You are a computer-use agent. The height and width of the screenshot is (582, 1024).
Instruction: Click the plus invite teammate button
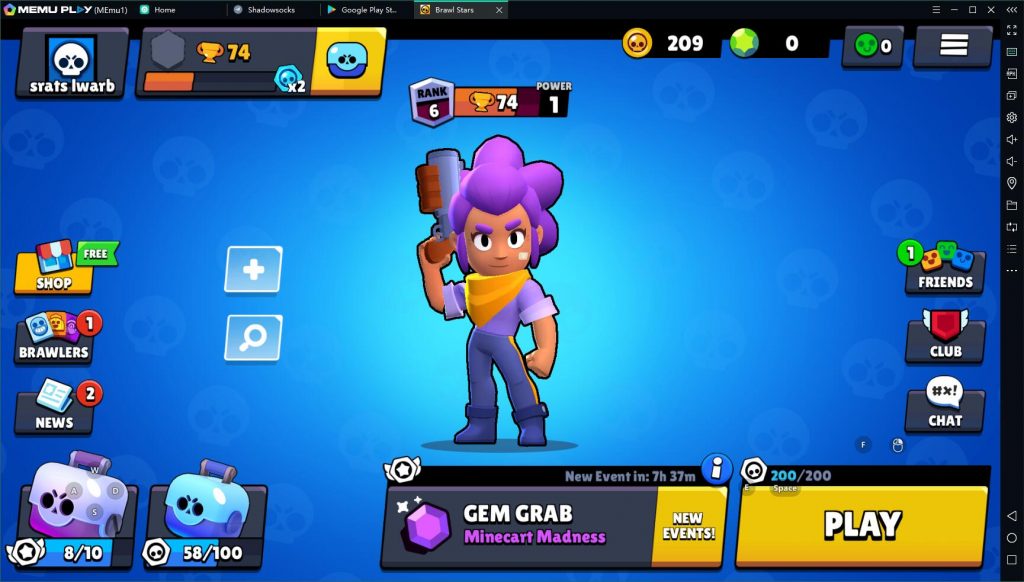pyautogui.click(x=253, y=269)
